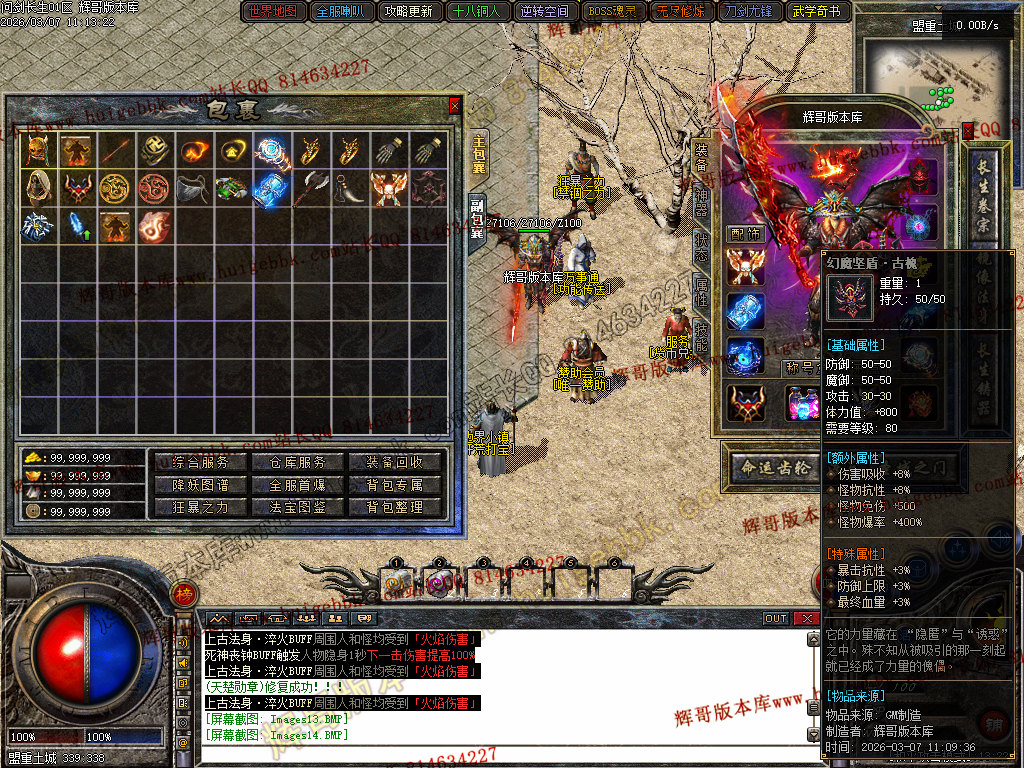This screenshot has width=1024, height=768.
Task: Open the 攻略更新 guide updates menu
Action: (x=409, y=12)
